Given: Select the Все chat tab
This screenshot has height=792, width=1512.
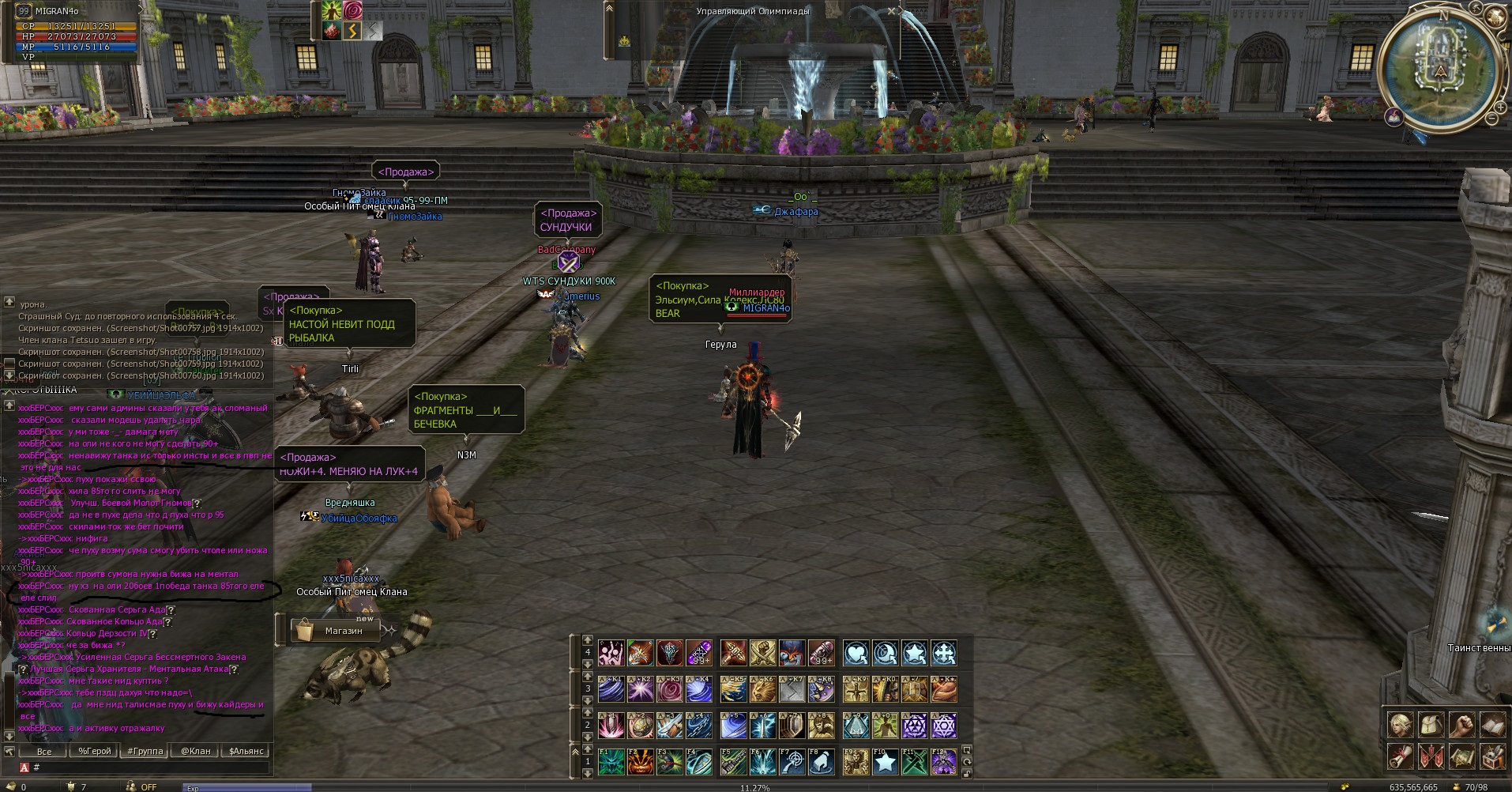Looking at the screenshot, I should tap(44, 751).
